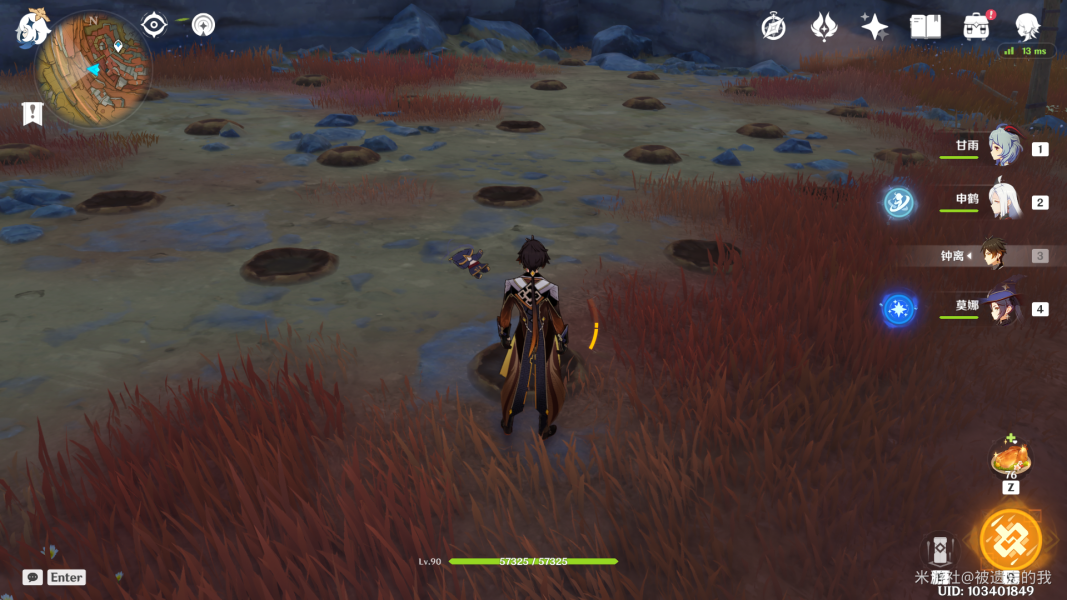Image resolution: width=1067 pixels, height=600 pixels.
Task: Trigger 莫娜's glowing blue burst icon
Action: (x=898, y=308)
